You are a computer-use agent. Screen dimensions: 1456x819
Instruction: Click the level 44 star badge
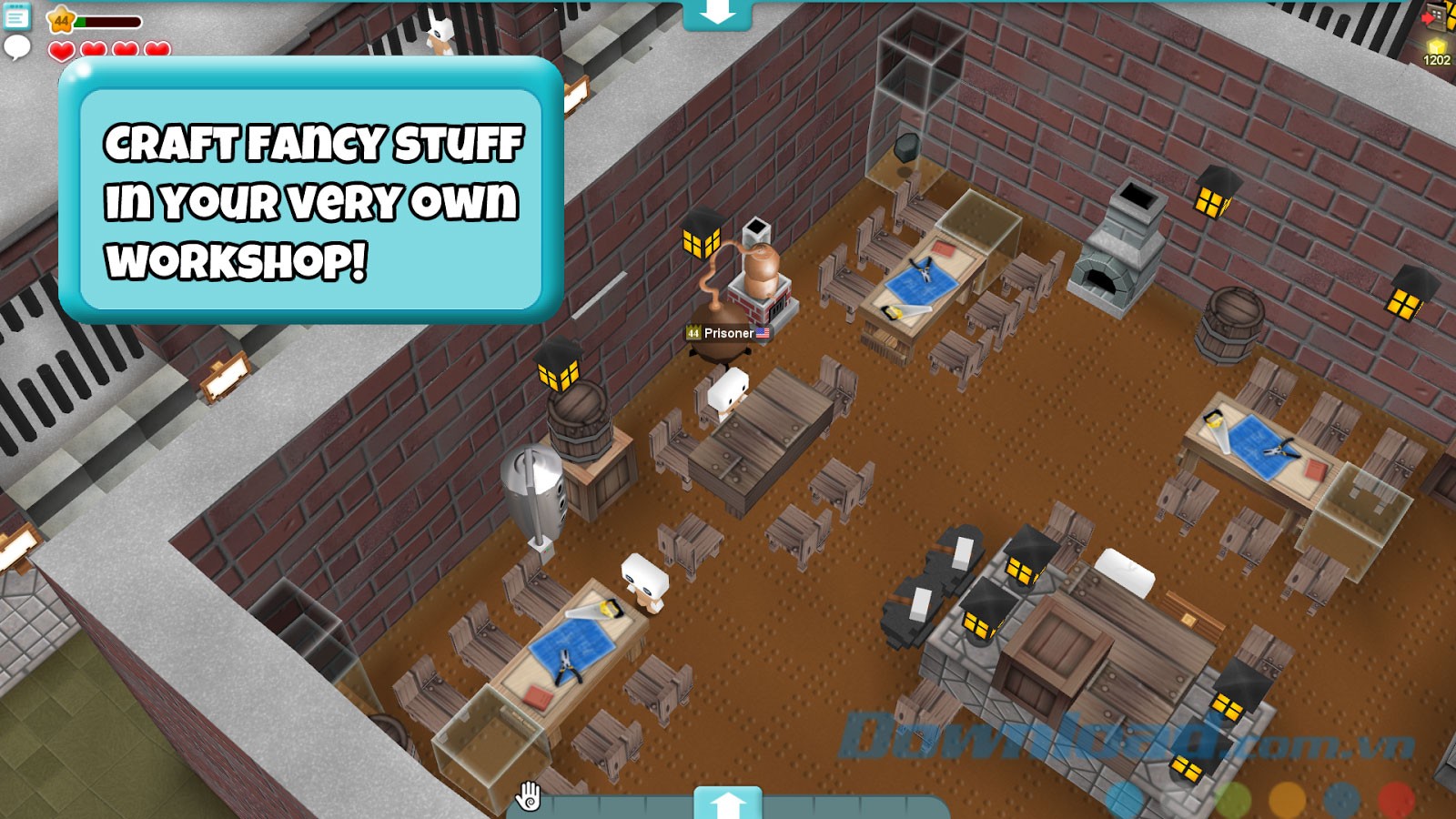click(61, 19)
